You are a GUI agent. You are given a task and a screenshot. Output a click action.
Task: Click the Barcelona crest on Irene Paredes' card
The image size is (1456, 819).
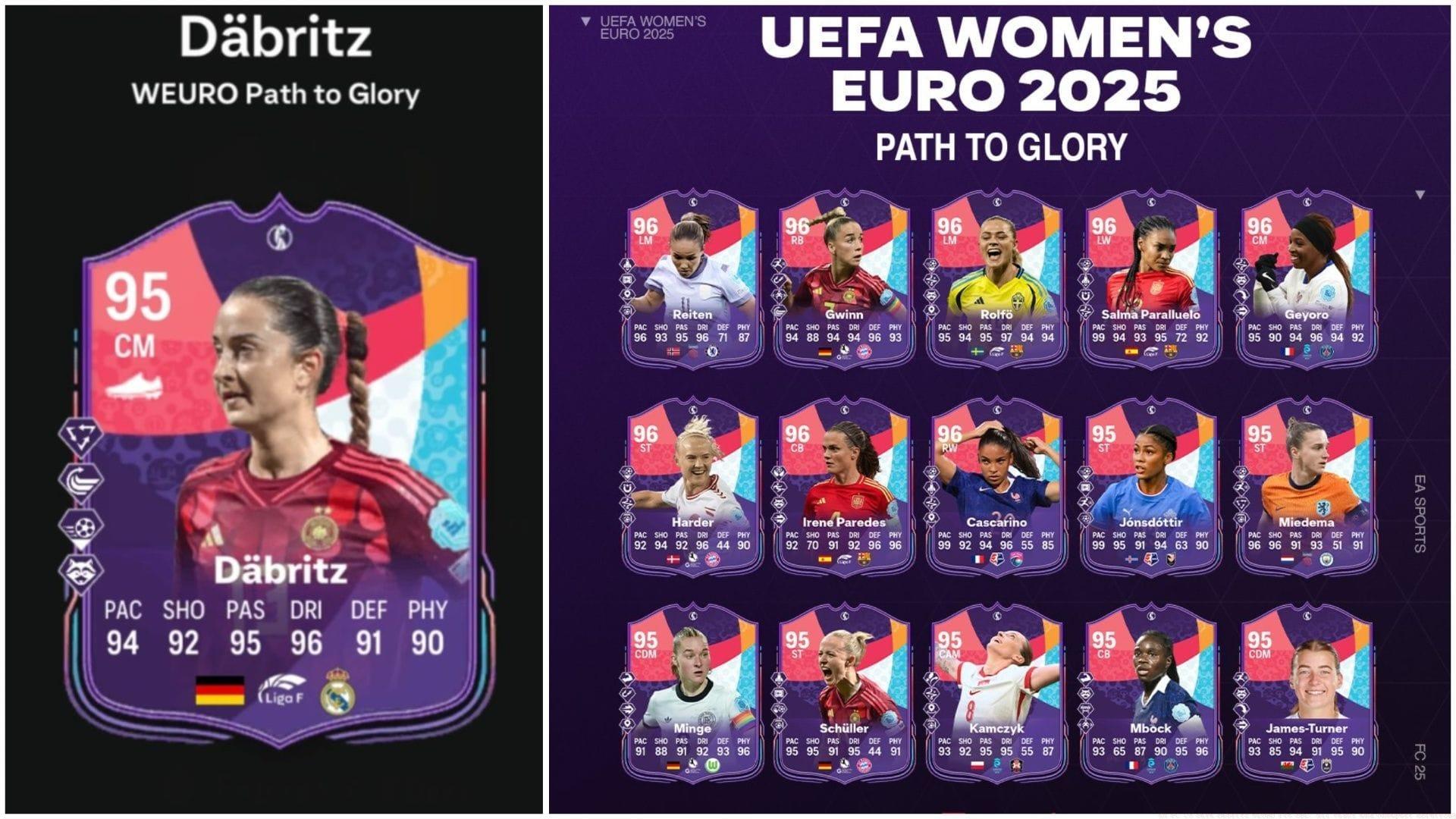pos(864,560)
